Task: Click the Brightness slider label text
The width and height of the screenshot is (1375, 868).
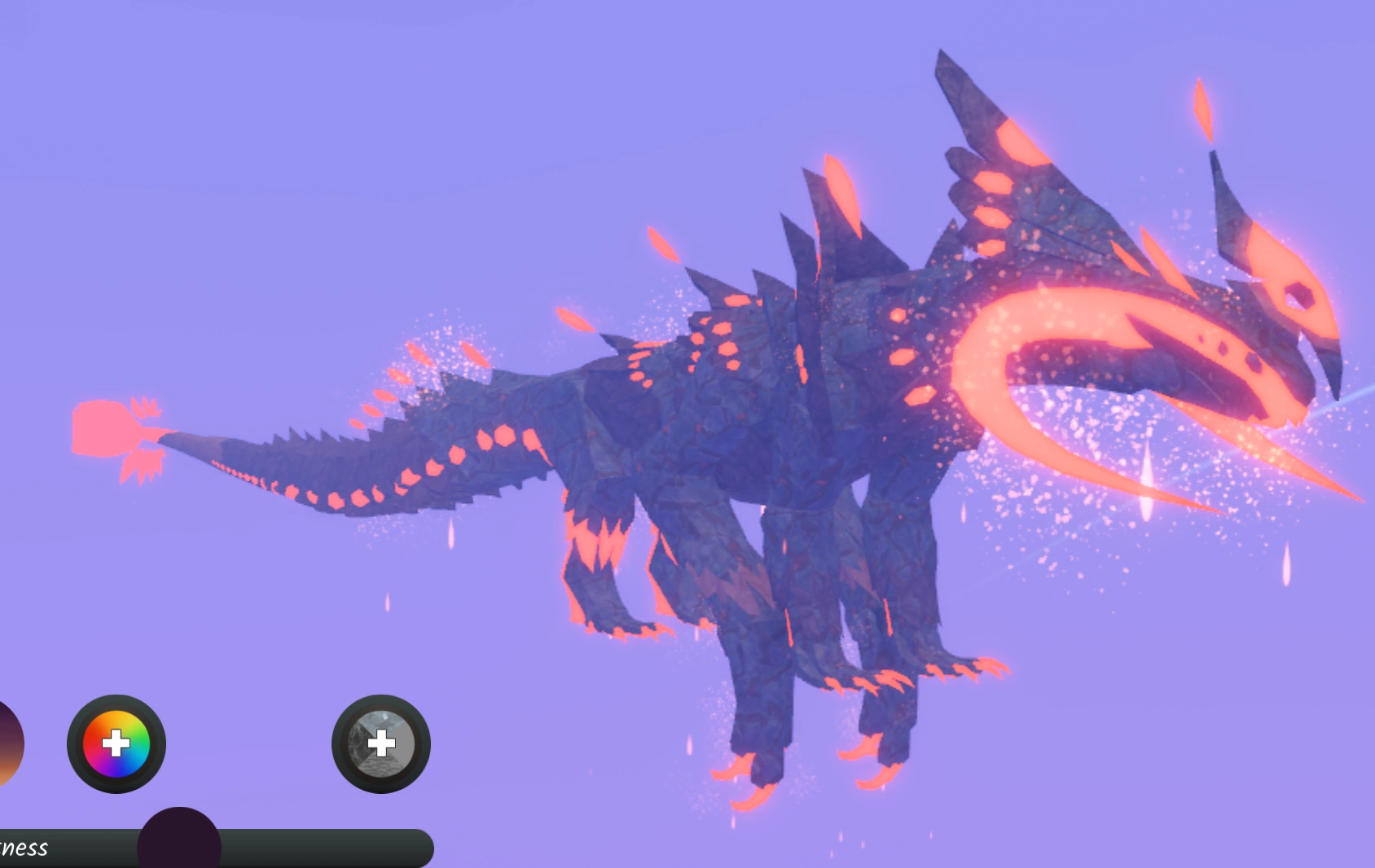Action: pyautogui.click(x=24, y=850)
